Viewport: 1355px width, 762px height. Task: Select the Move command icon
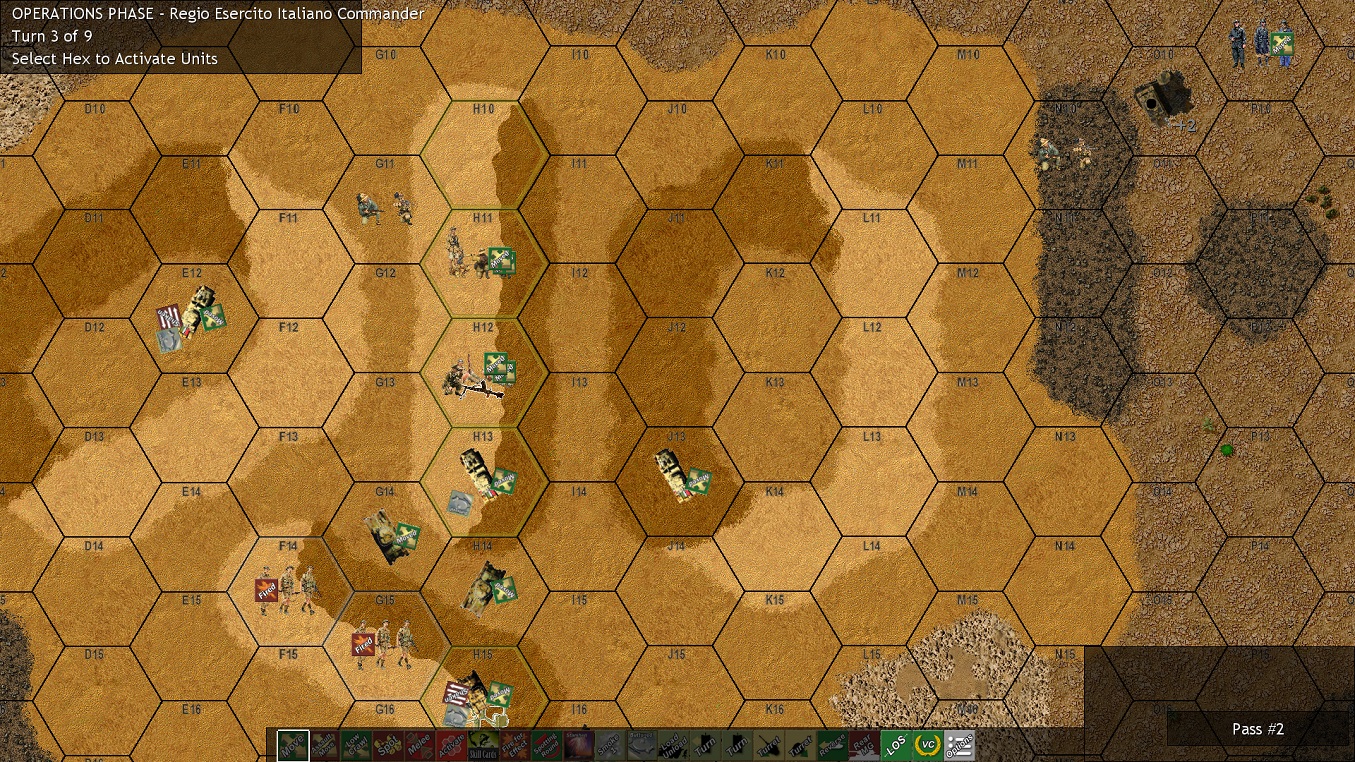tap(291, 744)
